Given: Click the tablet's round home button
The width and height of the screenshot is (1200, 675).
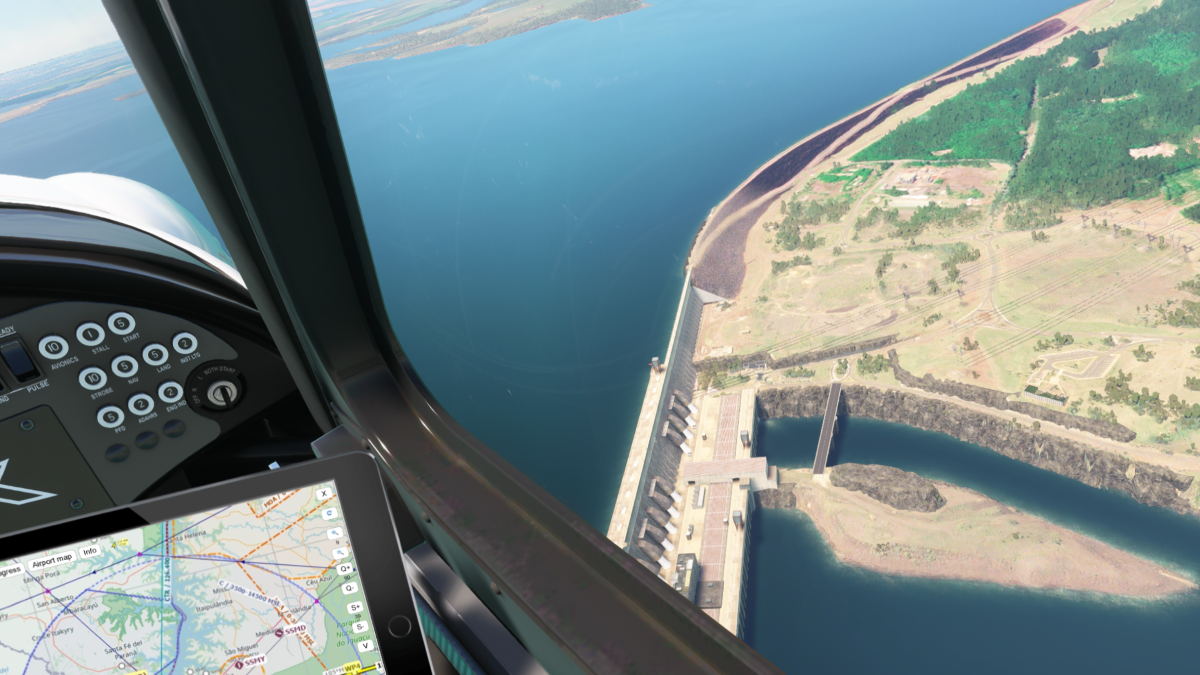Looking at the screenshot, I should click(398, 627).
